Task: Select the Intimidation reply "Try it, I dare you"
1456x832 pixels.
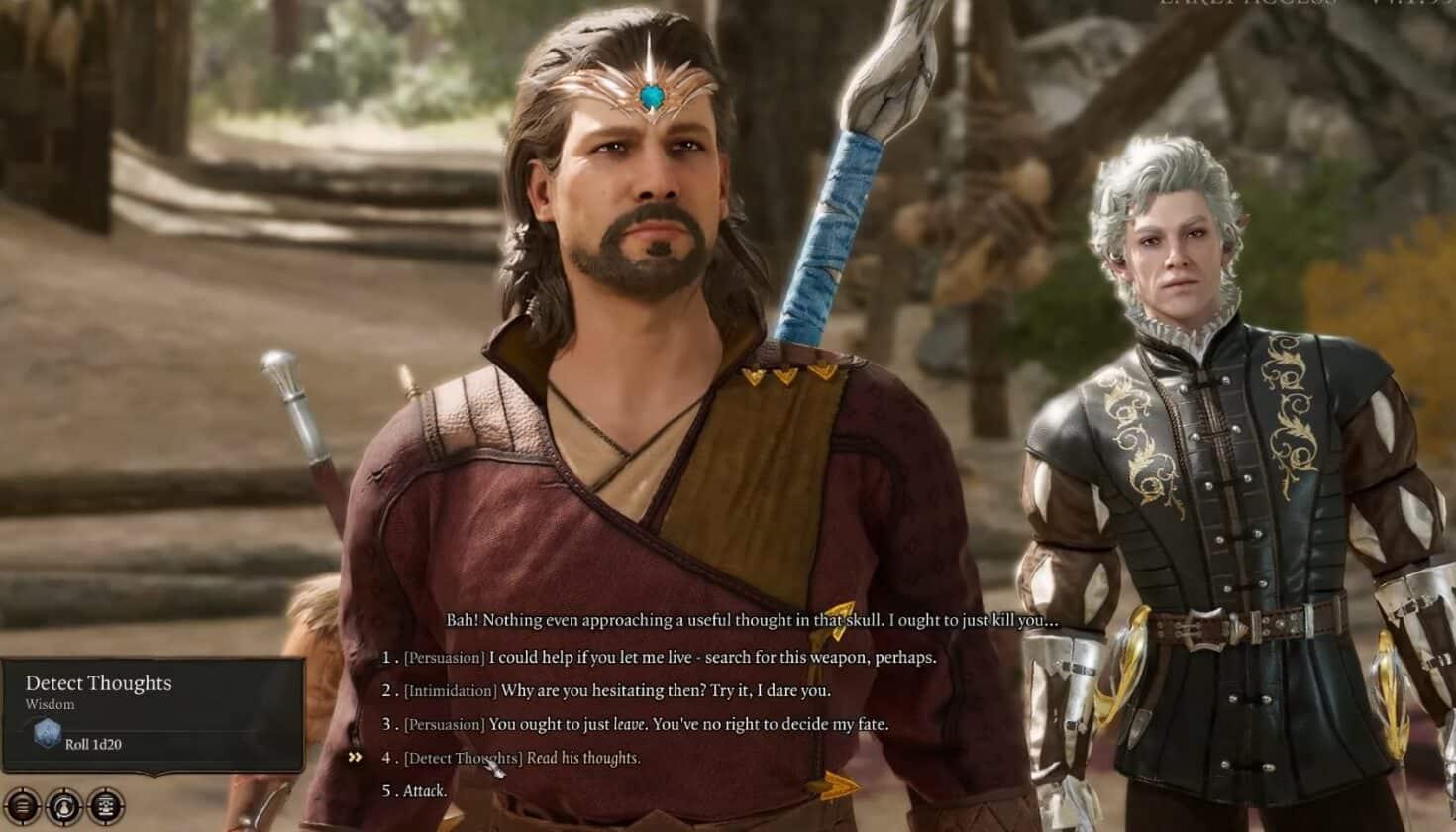Action: point(666,691)
